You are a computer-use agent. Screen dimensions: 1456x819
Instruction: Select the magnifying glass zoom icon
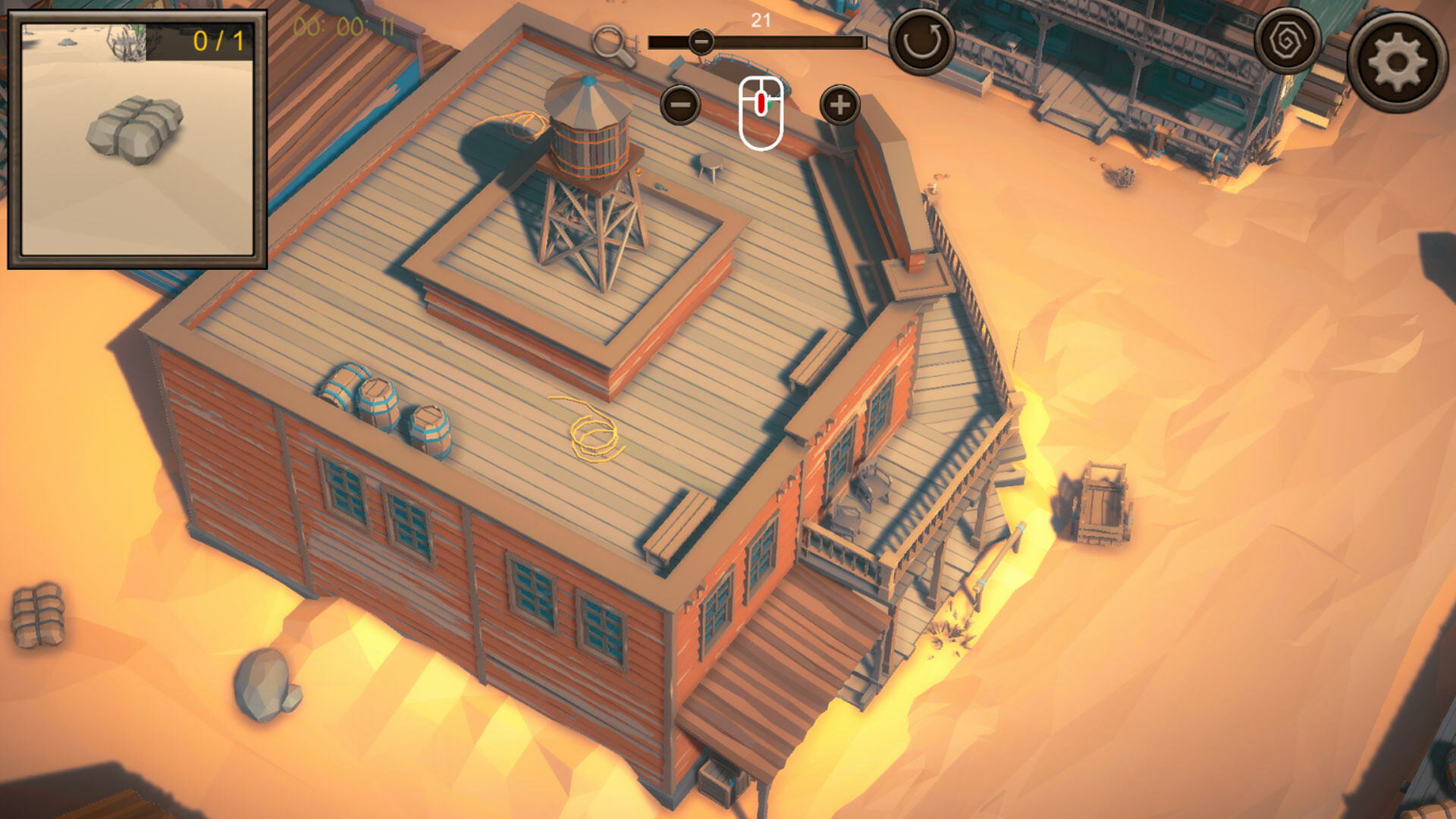point(613,45)
